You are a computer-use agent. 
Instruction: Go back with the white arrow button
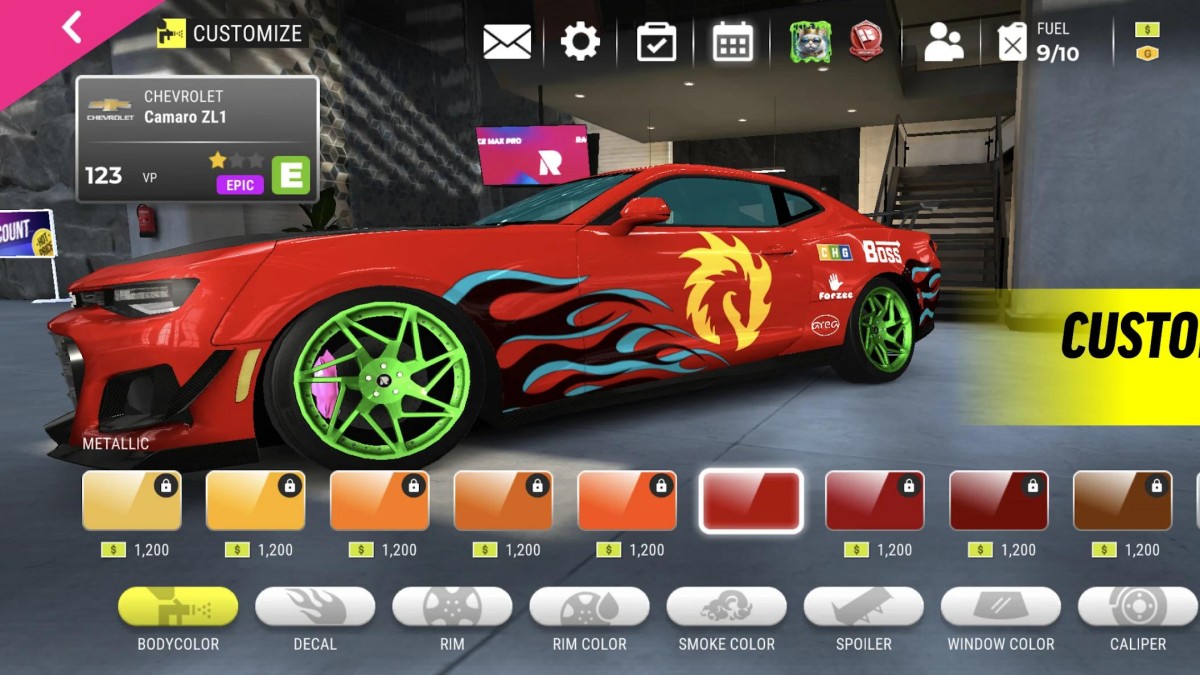click(x=72, y=27)
